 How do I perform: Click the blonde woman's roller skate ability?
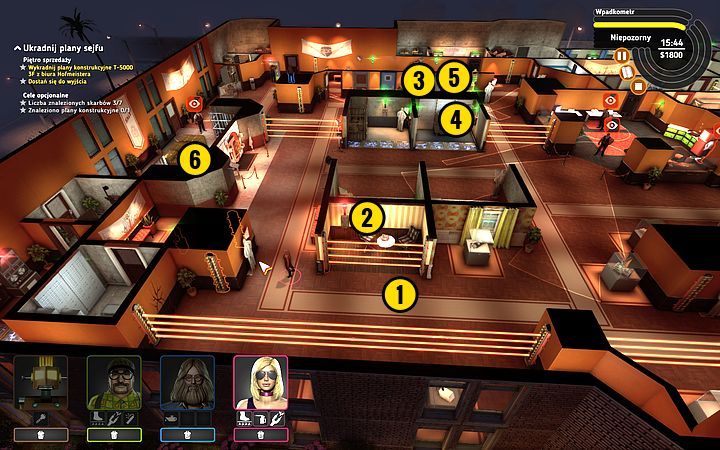(x=243, y=416)
